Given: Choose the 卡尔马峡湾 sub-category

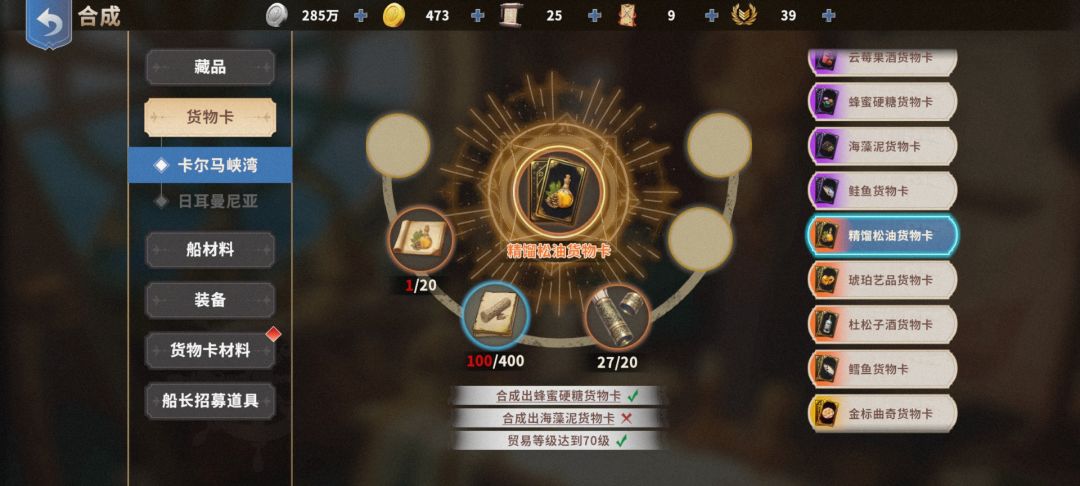Looking at the screenshot, I should [x=216, y=165].
